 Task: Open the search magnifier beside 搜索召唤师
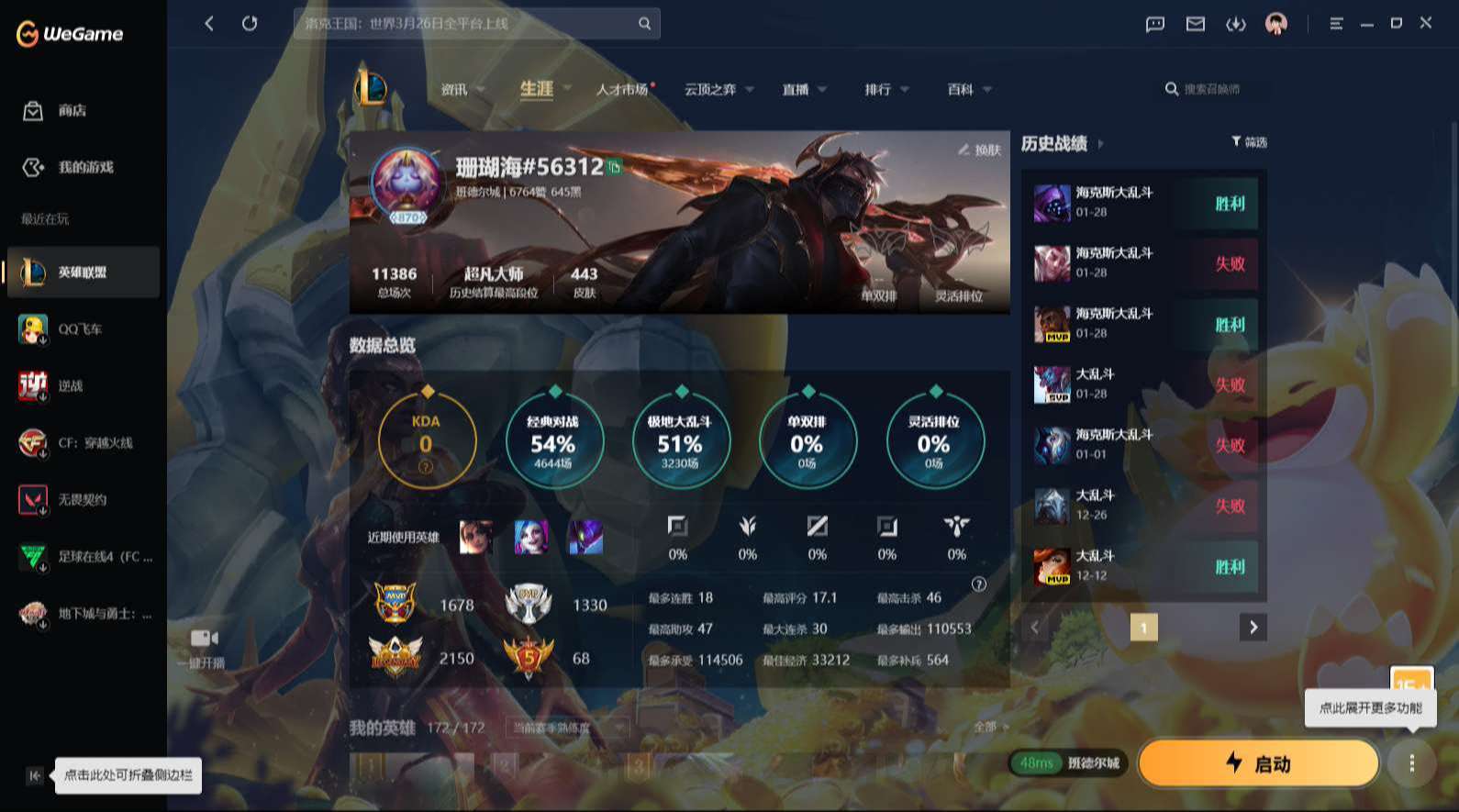tap(1172, 89)
